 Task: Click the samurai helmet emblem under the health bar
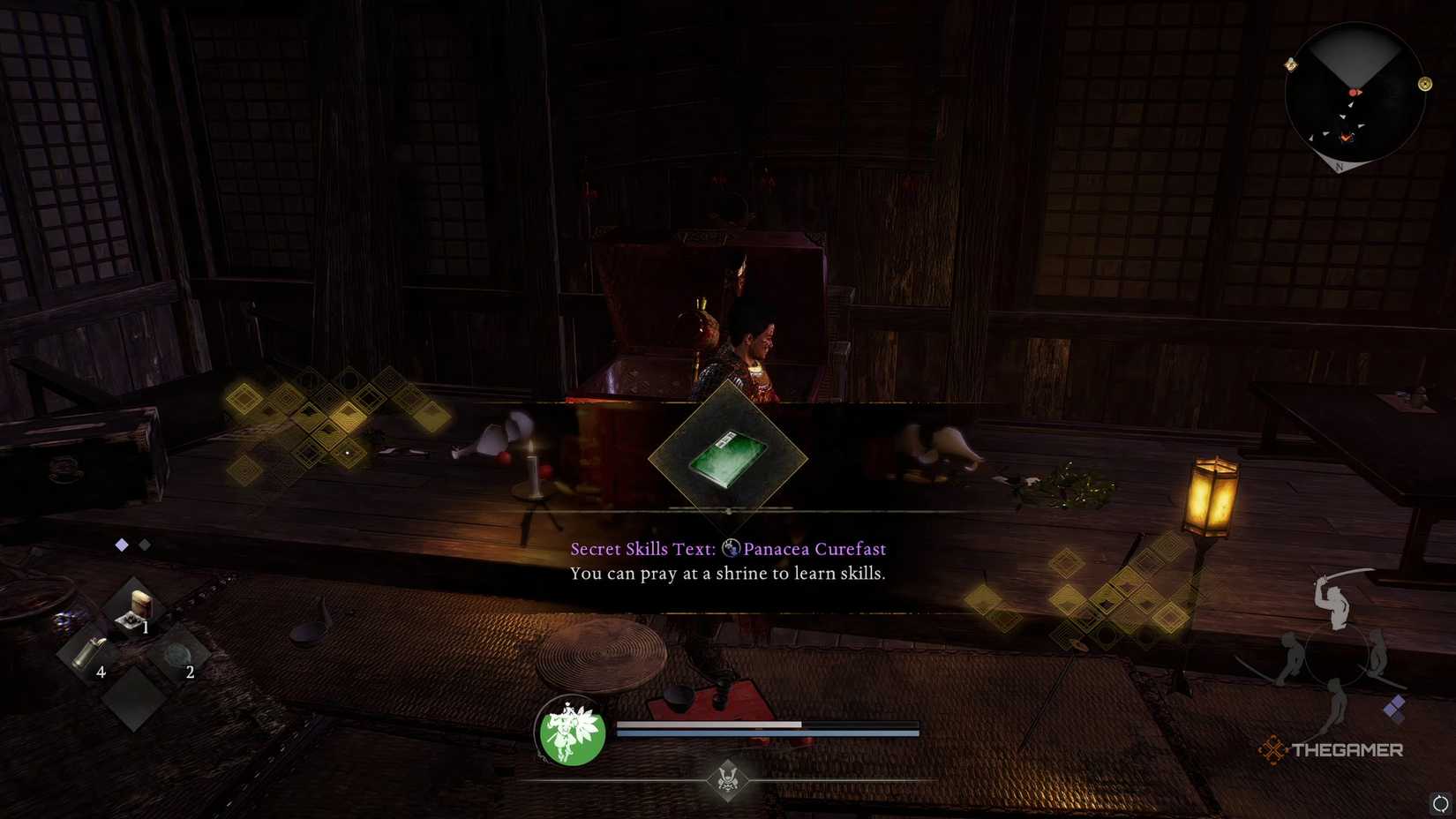click(728, 781)
